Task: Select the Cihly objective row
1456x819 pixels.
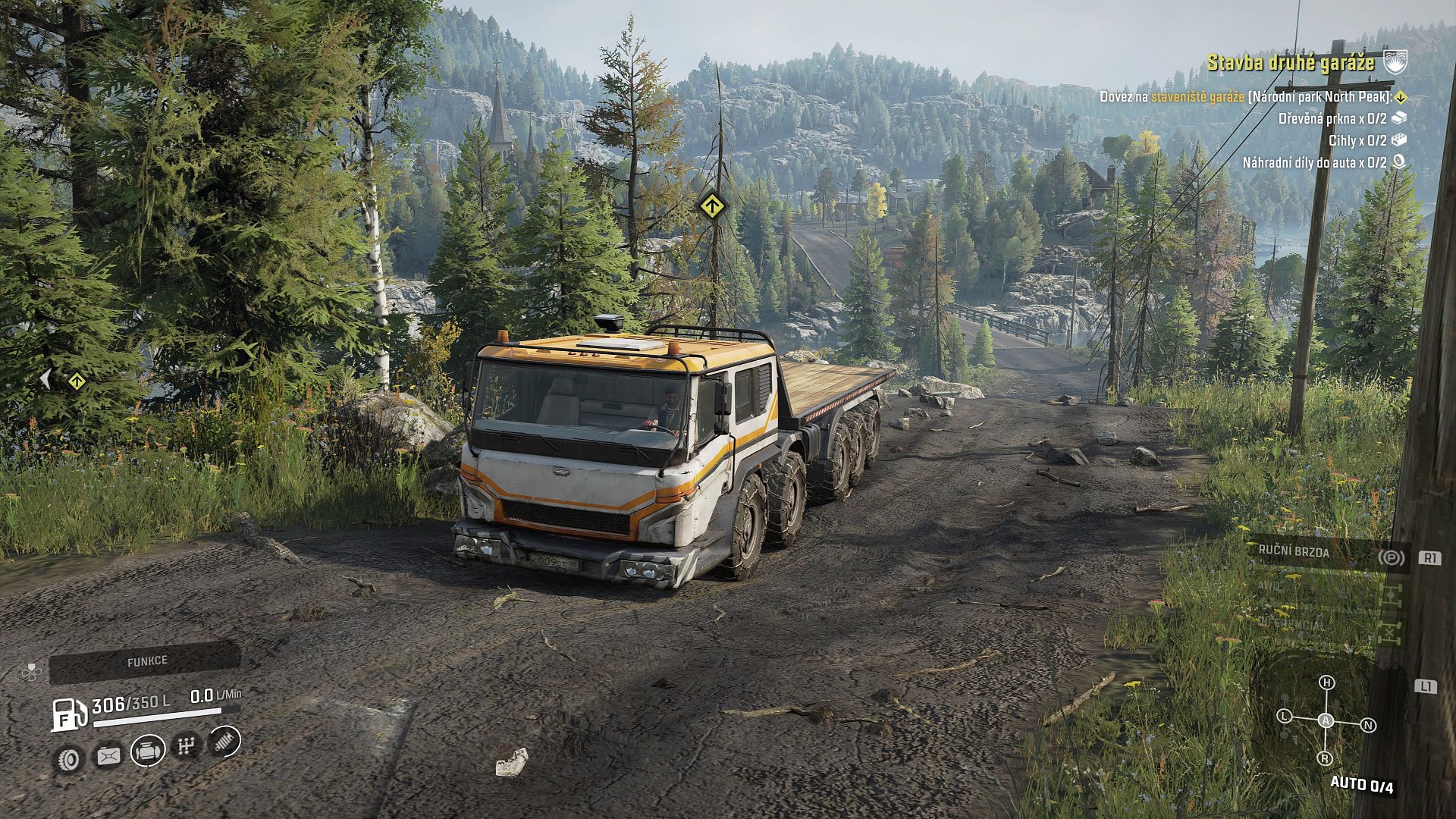Action: coord(1357,140)
